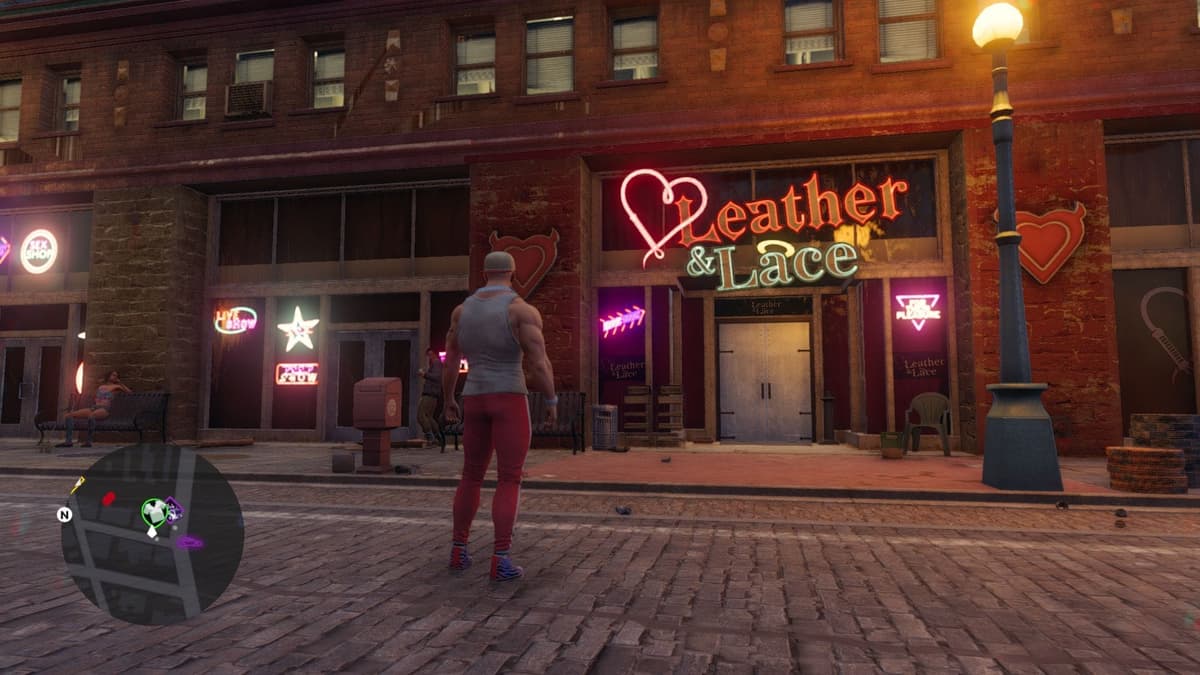1200x675 pixels.
Task: Select the purple diamond minimap marker
Action: [x=174, y=511]
